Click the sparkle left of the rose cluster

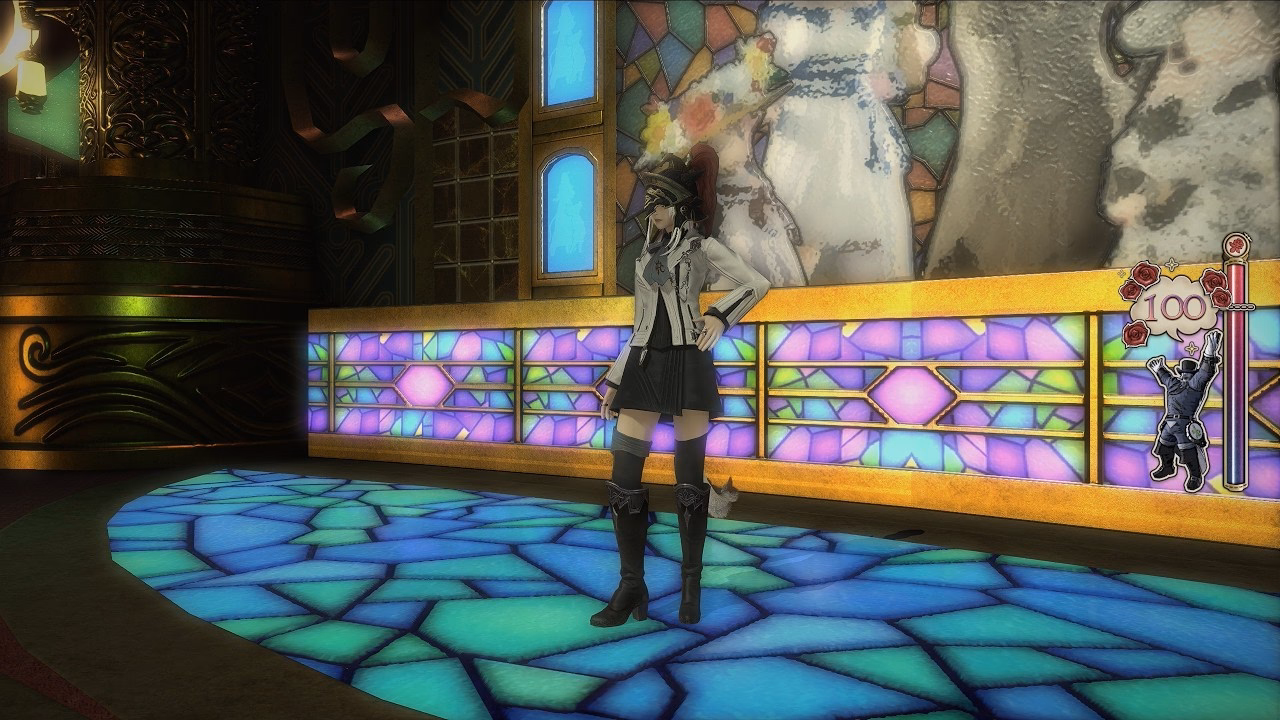[x=1119, y=273]
